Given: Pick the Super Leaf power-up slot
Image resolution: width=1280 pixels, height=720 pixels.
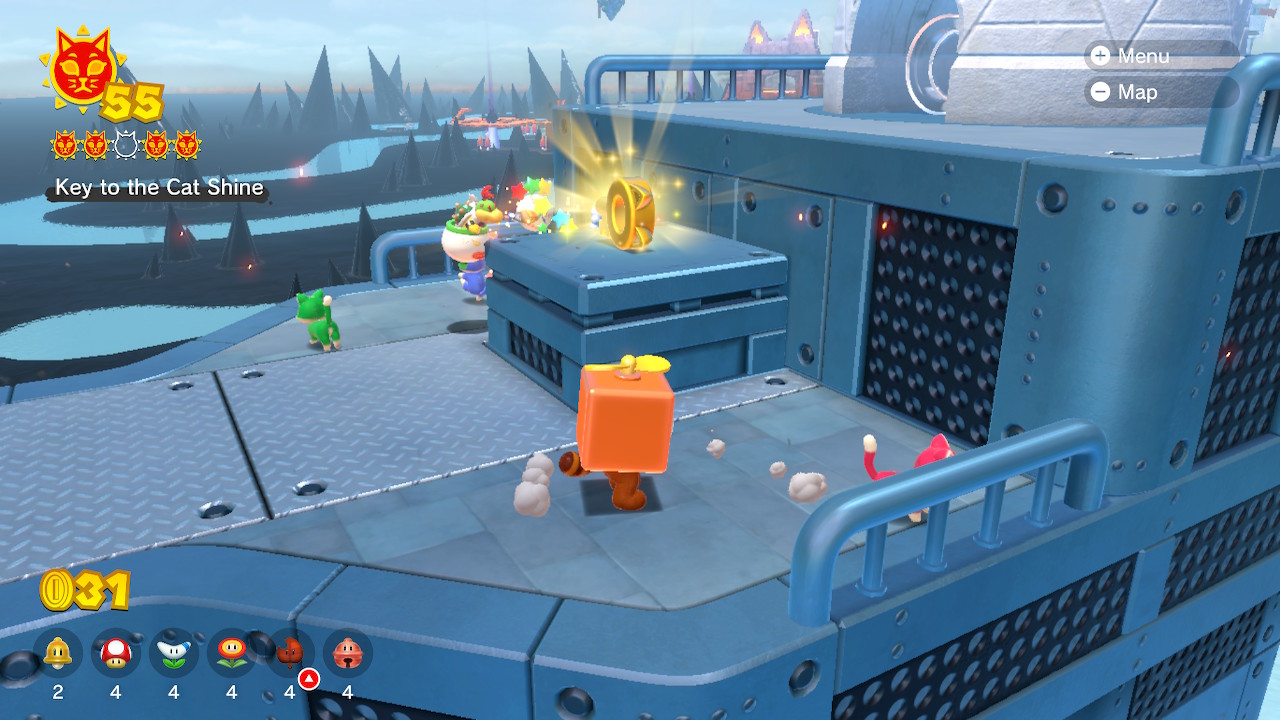Looking at the screenshot, I should coord(290,654).
